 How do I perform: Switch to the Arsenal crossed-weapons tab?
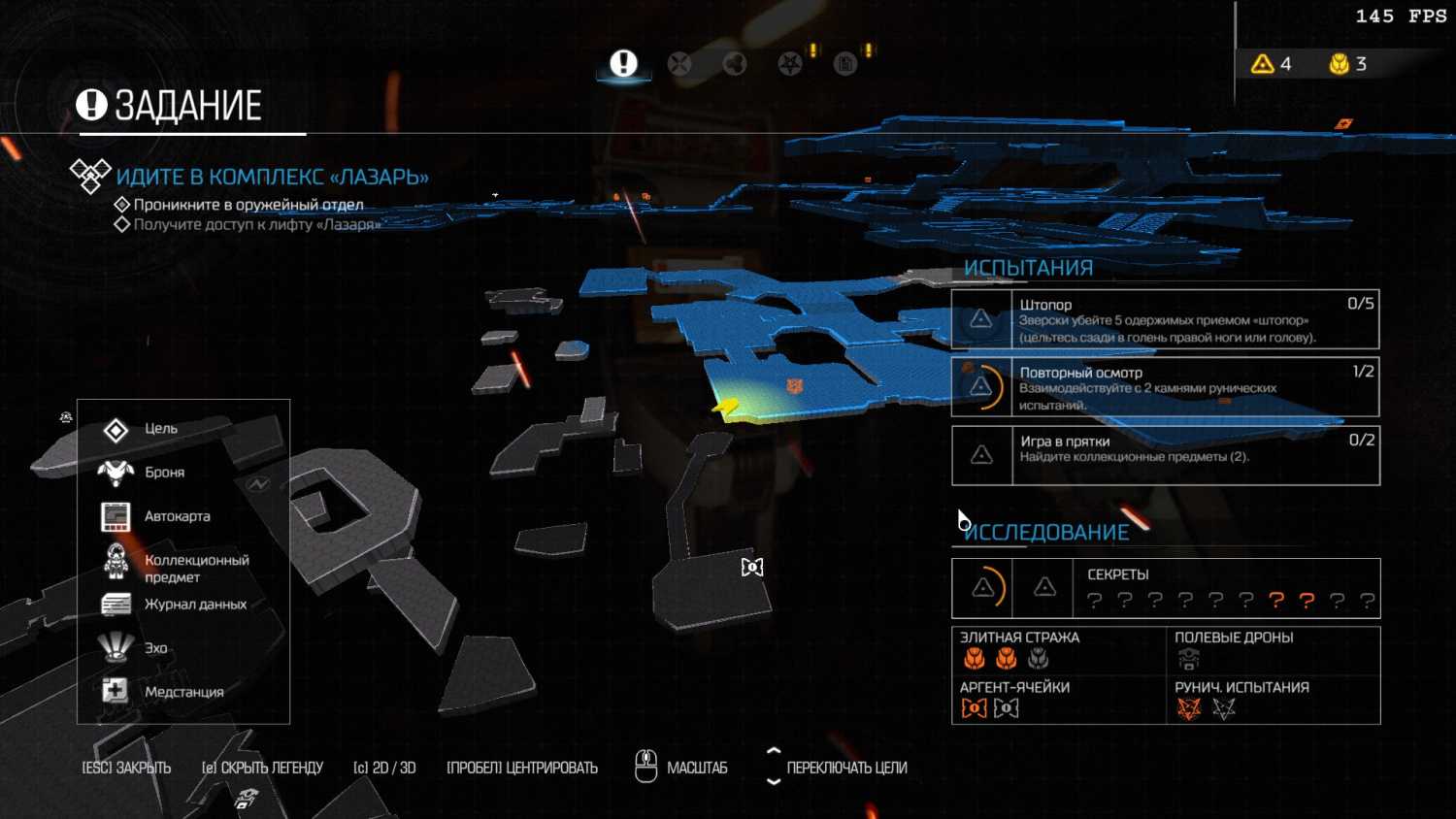tap(679, 64)
